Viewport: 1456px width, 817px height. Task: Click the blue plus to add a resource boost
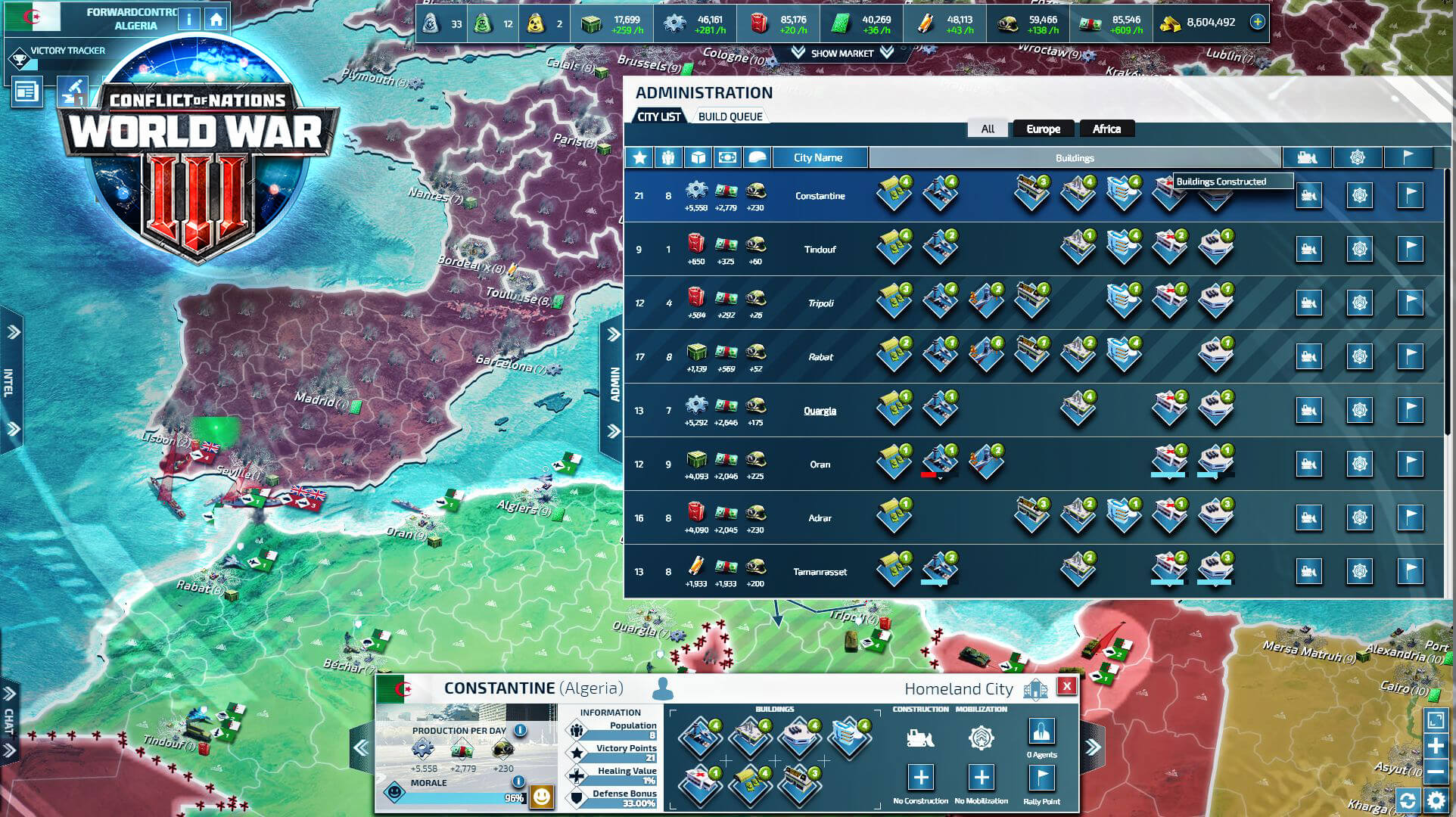click(1257, 22)
